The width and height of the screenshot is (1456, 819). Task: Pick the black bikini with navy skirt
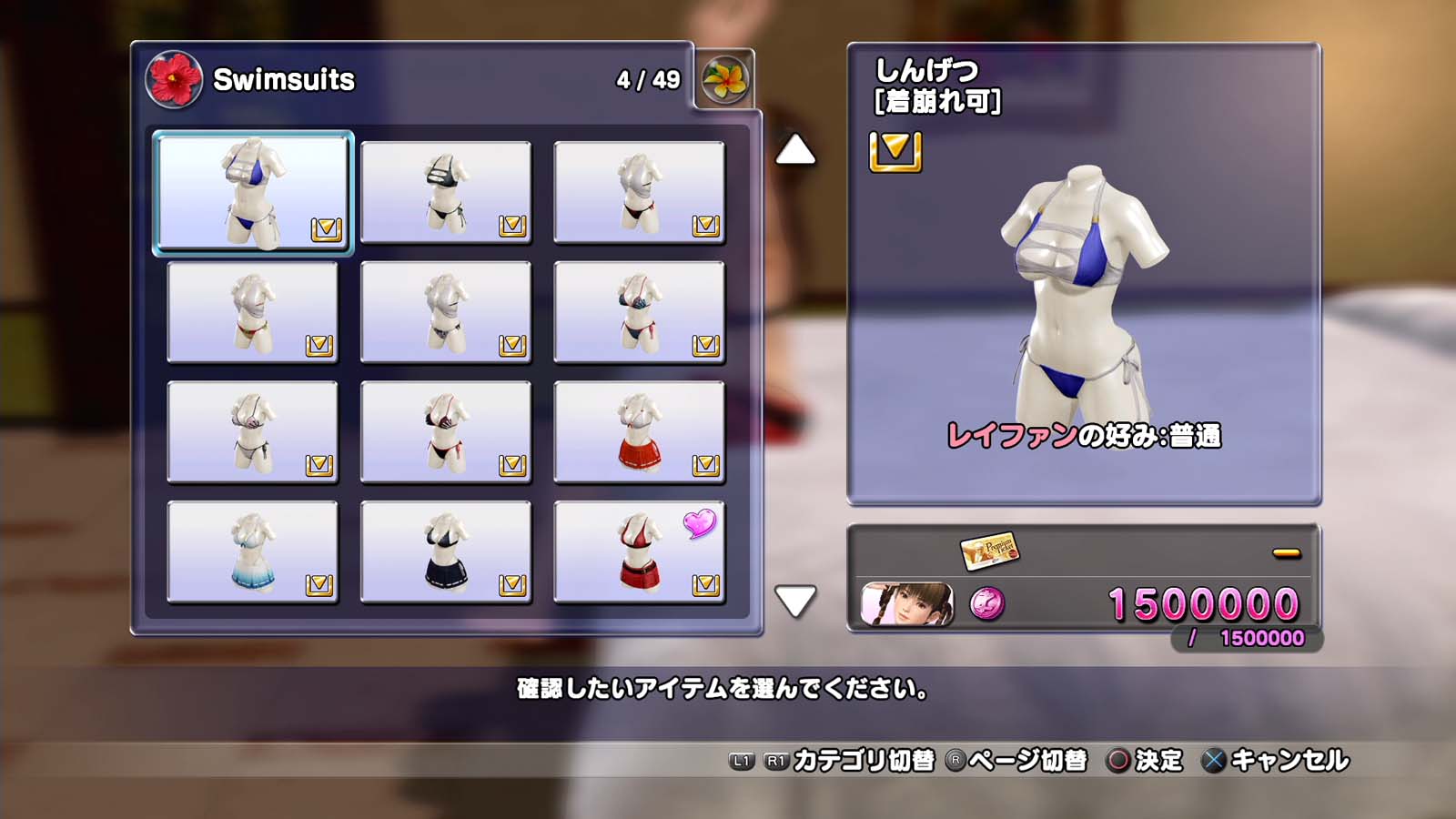tap(446, 552)
